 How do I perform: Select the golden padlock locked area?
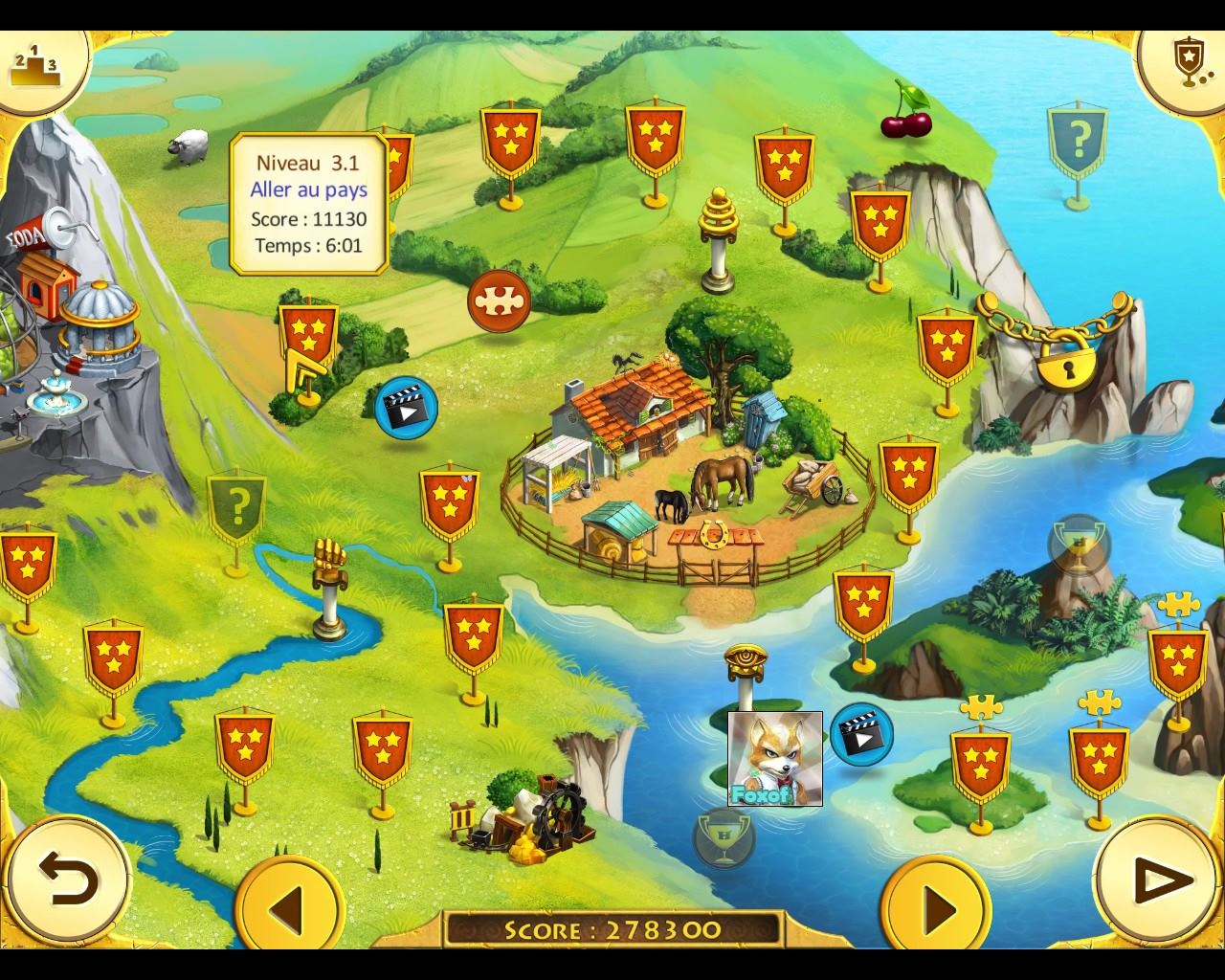click(1065, 356)
